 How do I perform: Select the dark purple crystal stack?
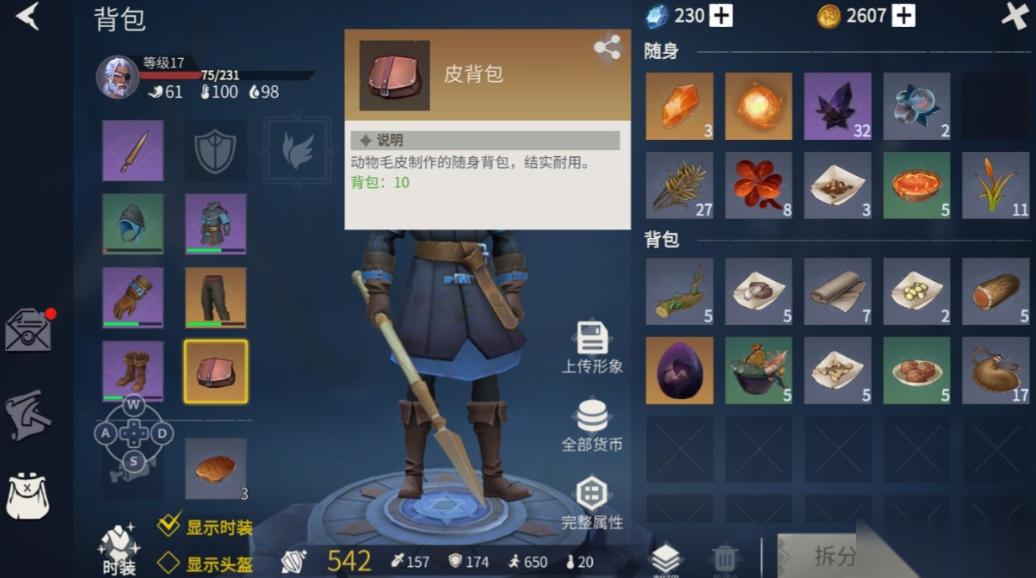click(837, 106)
